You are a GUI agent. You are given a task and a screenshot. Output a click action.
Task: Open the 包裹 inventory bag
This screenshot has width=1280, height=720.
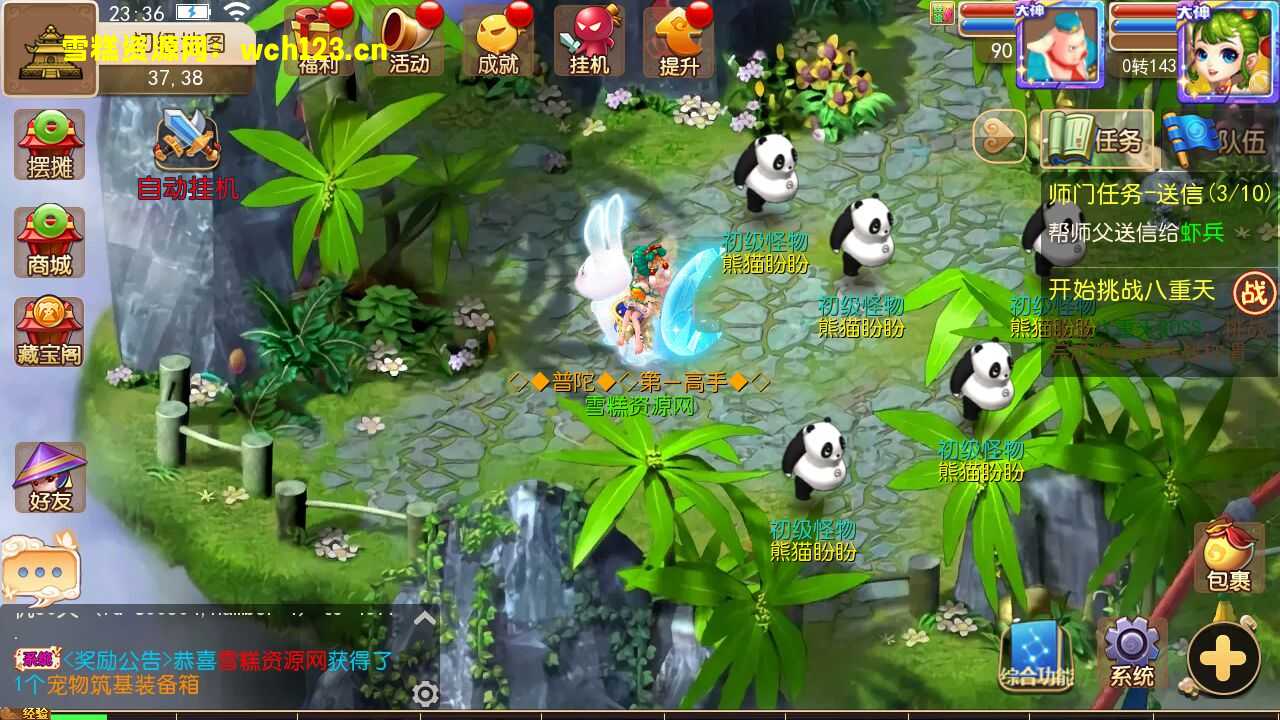pos(1228,557)
